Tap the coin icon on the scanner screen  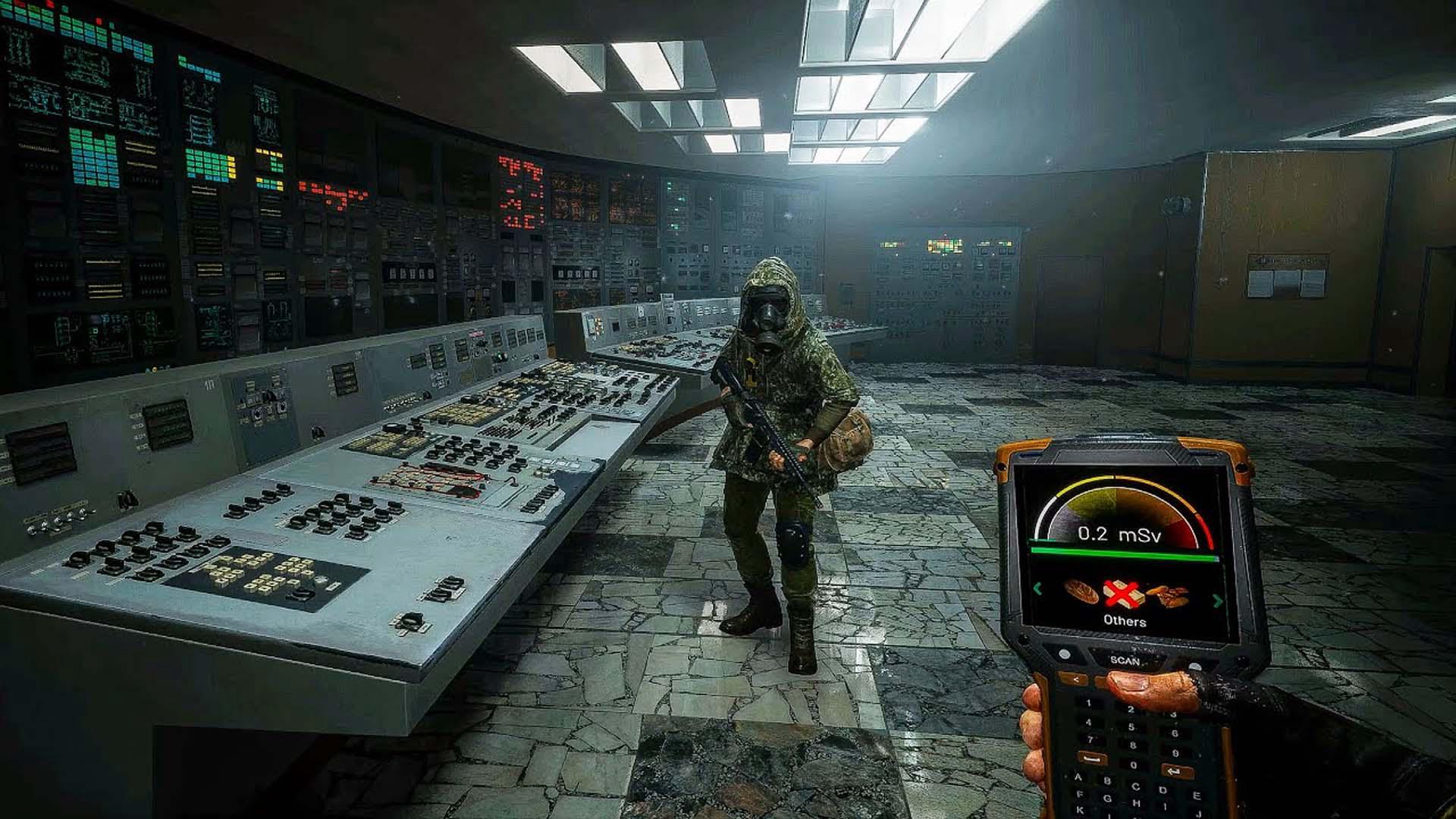(x=1082, y=591)
